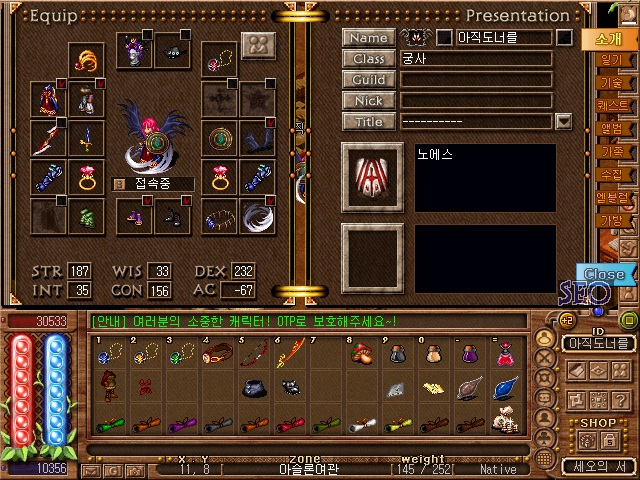The image size is (640, 480).
Task: Select the equipped golden necklace slot
Action: [x=85, y=60]
